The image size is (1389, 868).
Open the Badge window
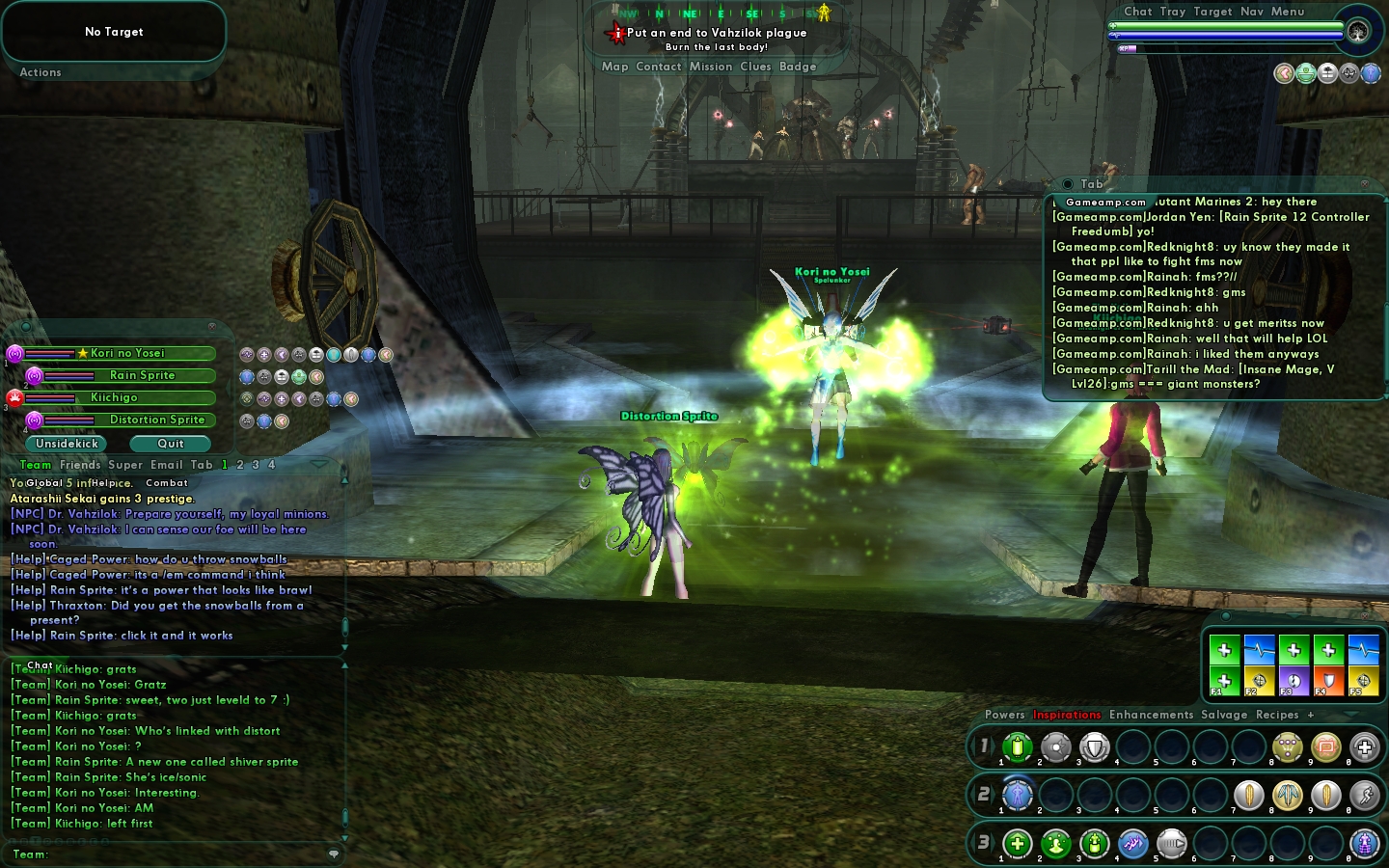tap(798, 67)
